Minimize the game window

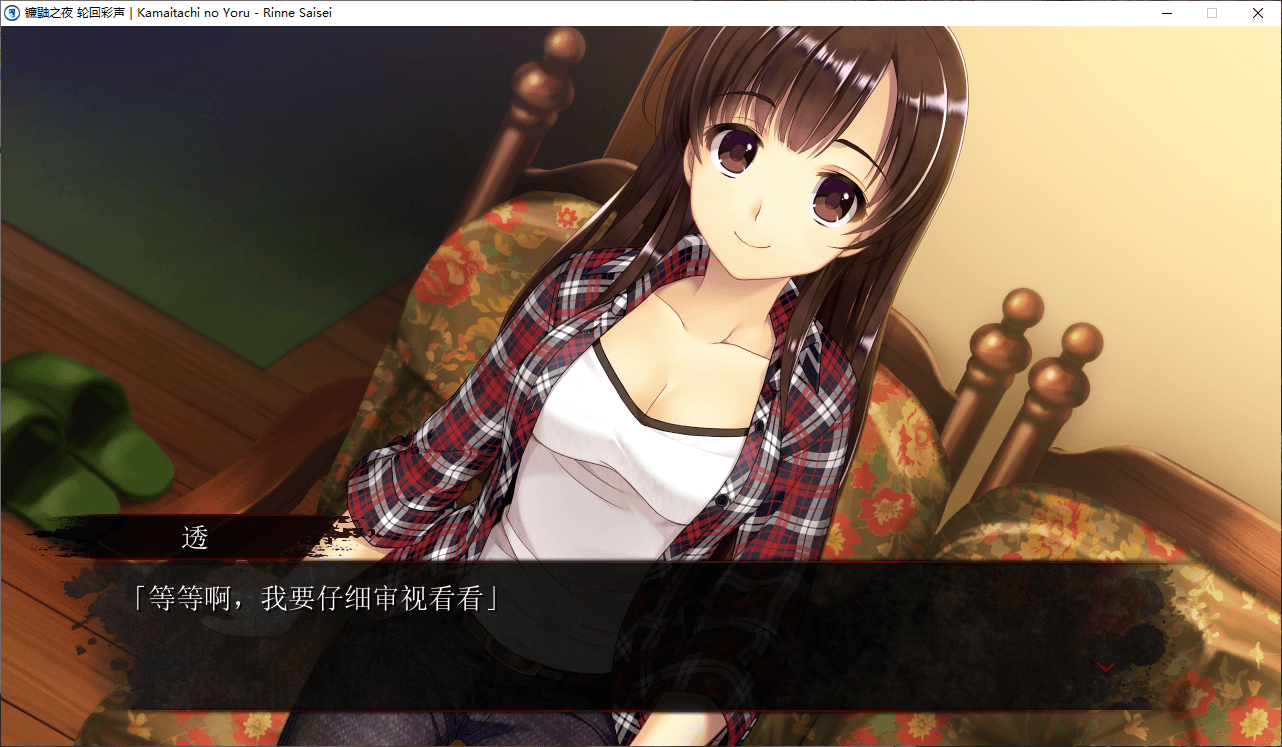tap(1167, 13)
